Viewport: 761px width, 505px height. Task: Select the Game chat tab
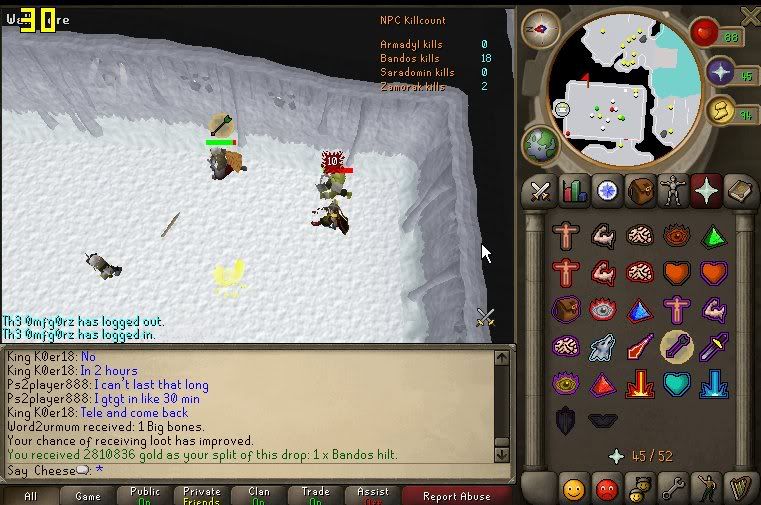(x=88, y=495)
